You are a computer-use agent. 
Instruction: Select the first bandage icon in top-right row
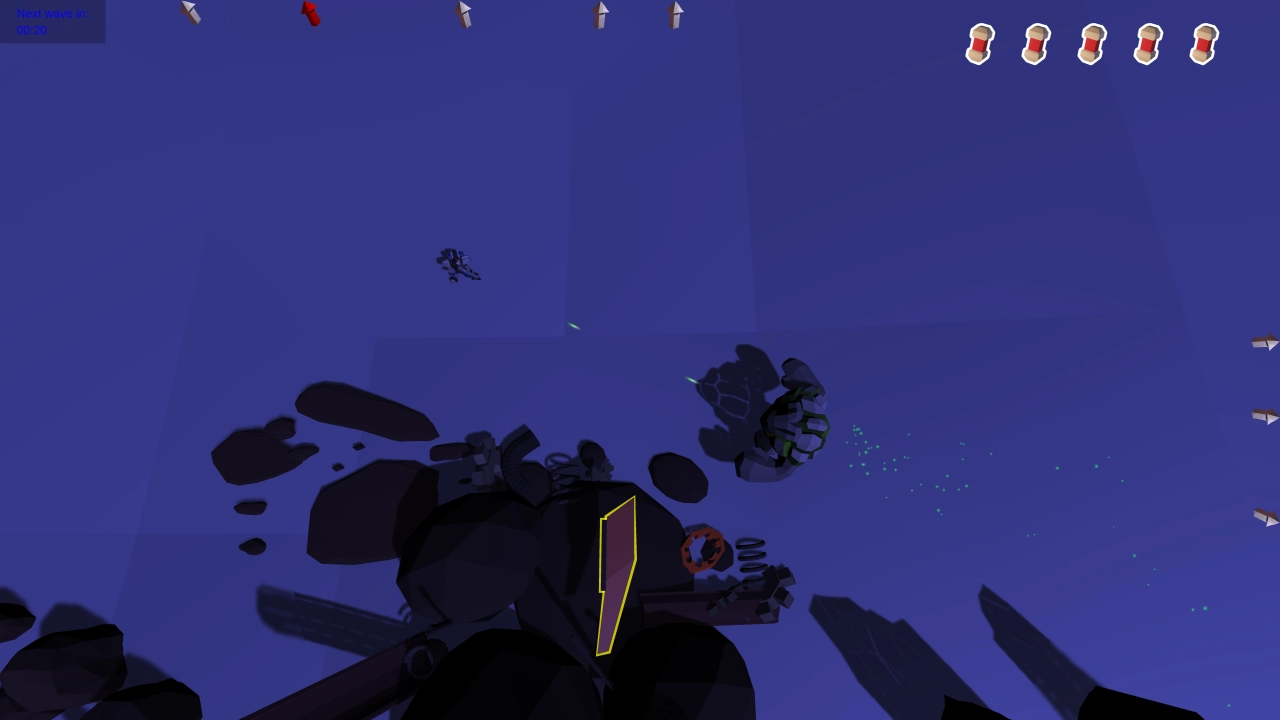point(978,44)
